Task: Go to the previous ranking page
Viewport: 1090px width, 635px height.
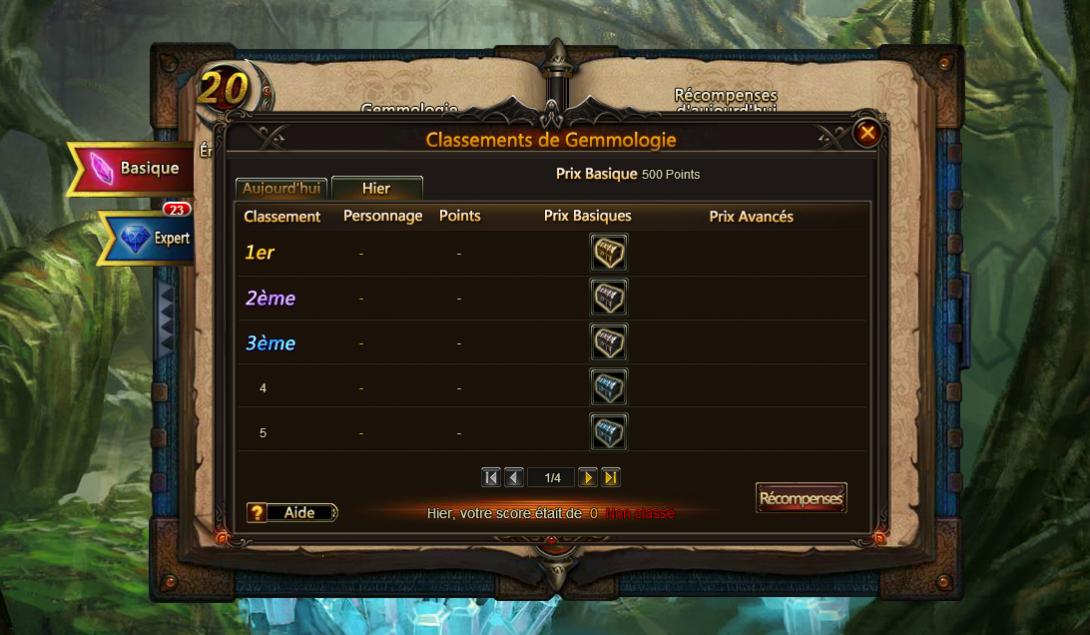Action: tap(514, 478)
